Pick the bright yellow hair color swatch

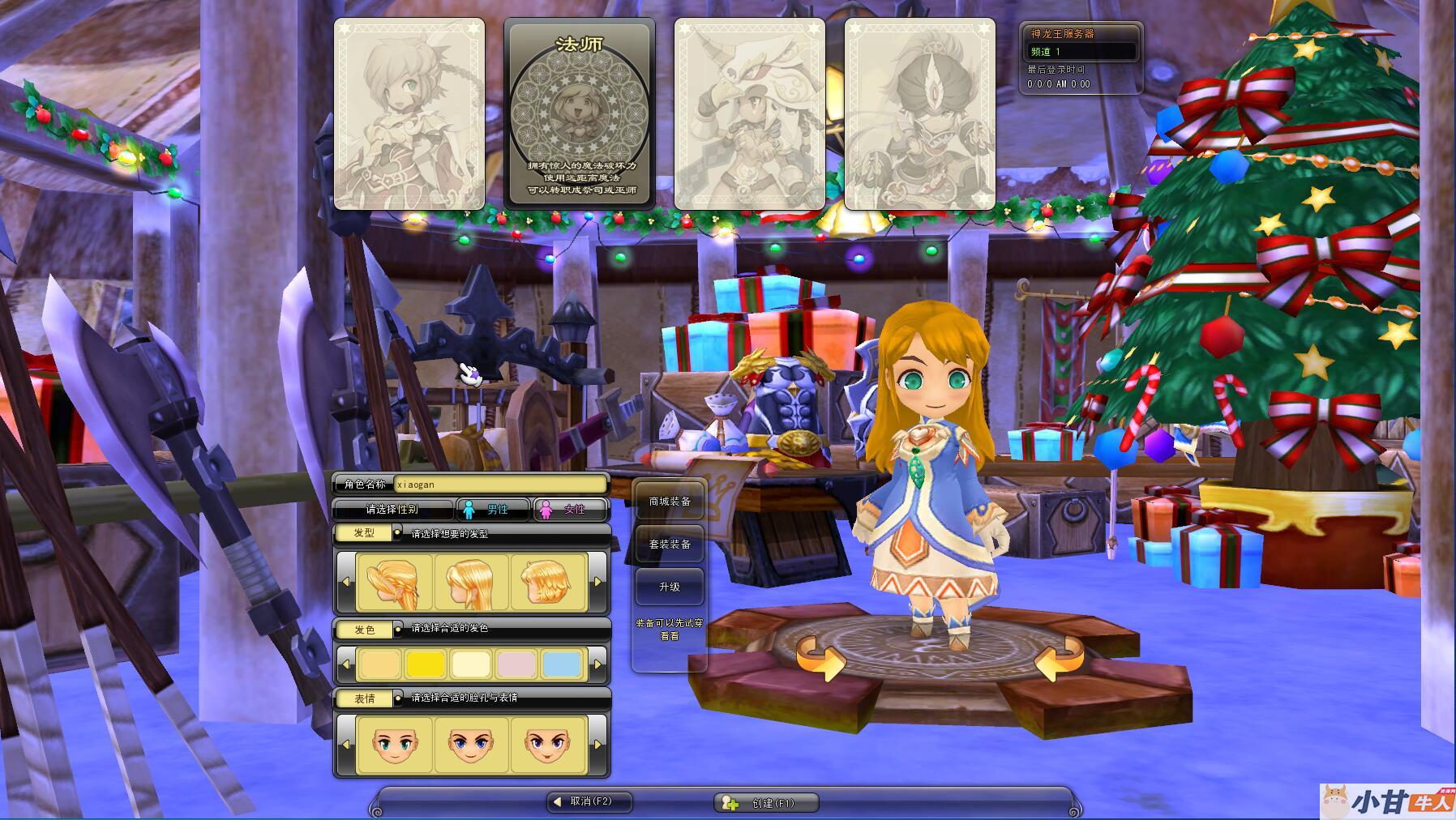[x=426, y=665]
